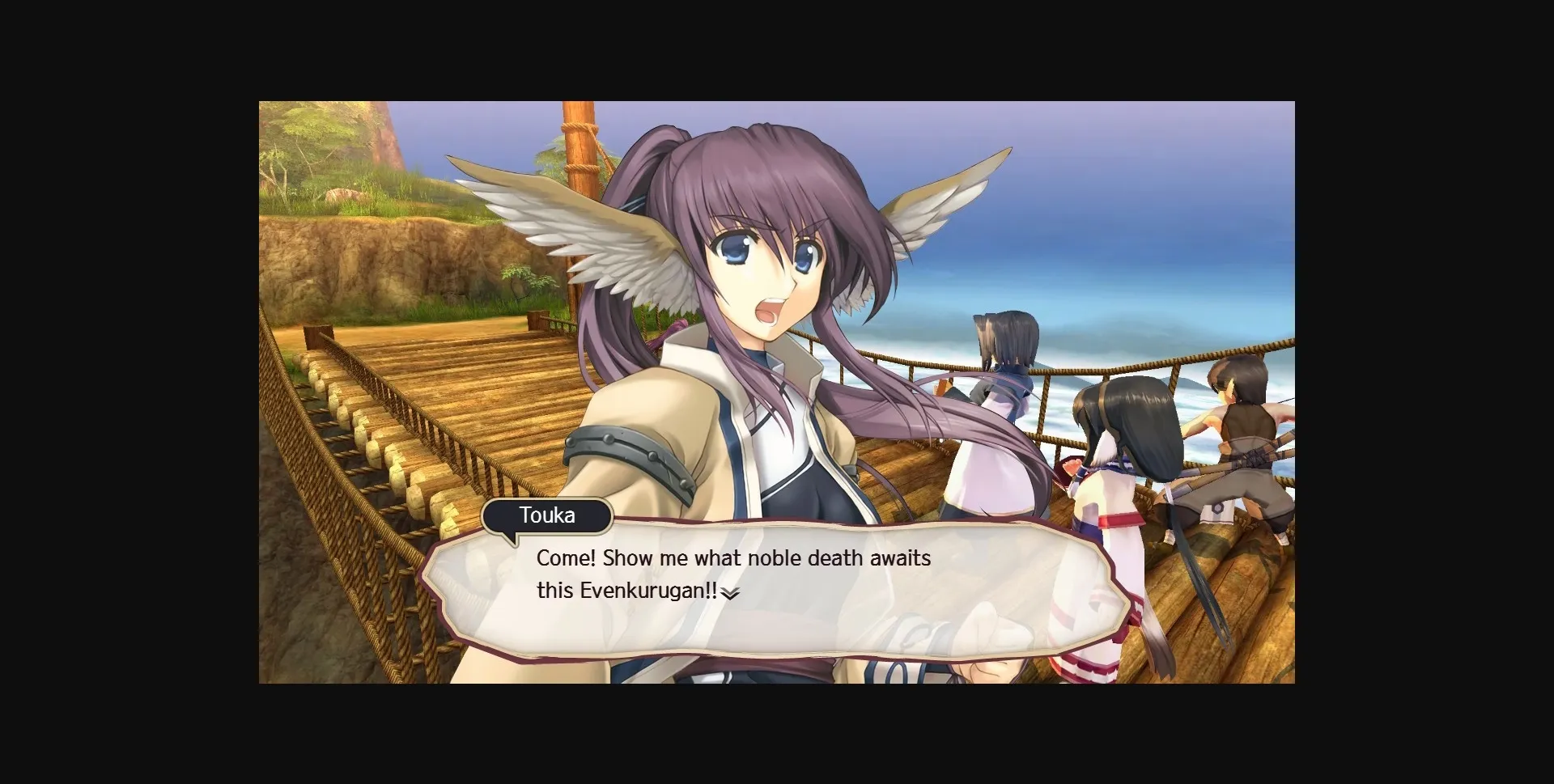1554x784 pixels.
Task: Click the text 'Come! Show me what noble death awaits'
Action: point(732,557)
